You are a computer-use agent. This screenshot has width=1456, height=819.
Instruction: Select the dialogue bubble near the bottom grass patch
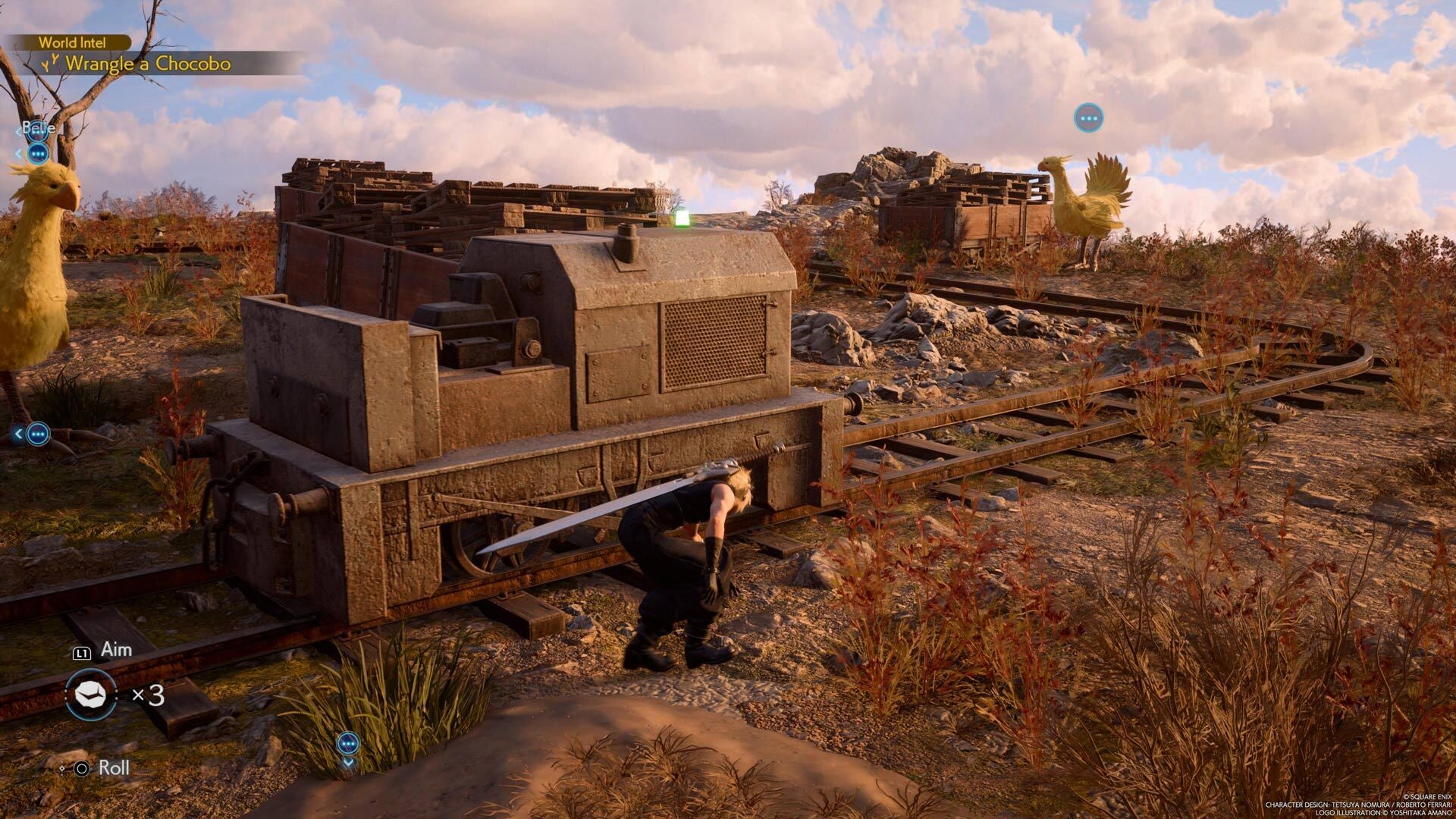(348, 742)
